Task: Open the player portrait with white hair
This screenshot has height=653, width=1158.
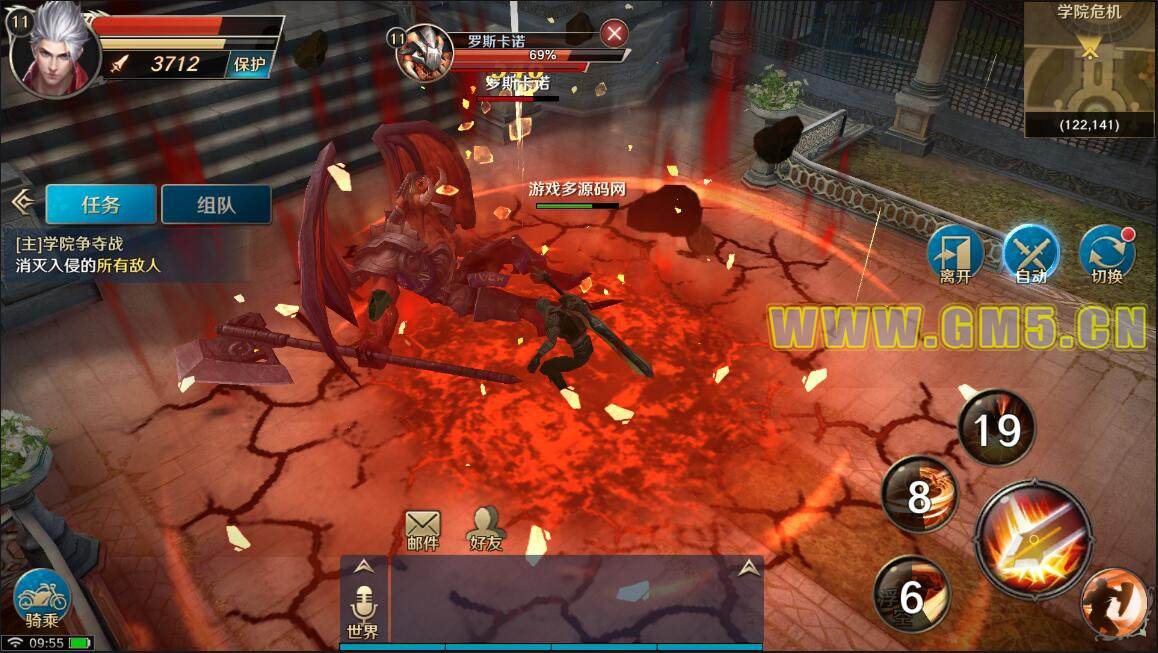Action: click(54, 51)
